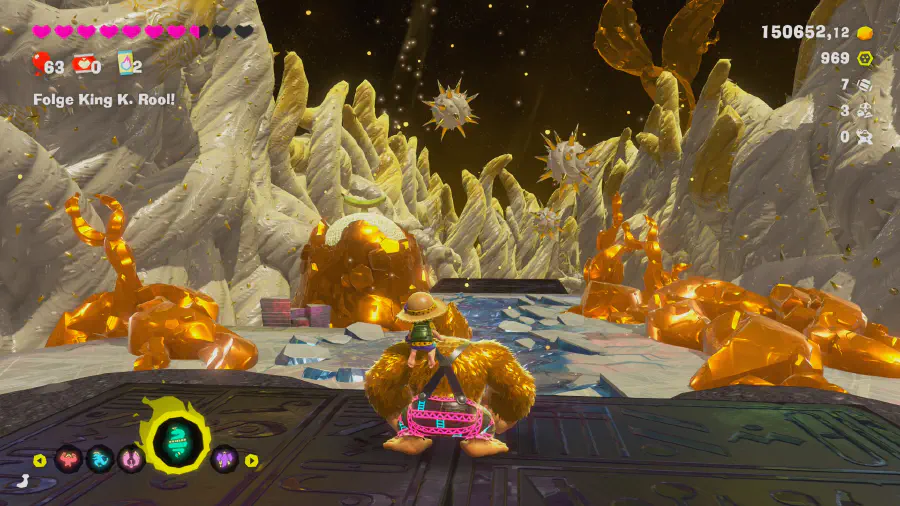
Task: Click the red balloon icon
Action: [41, 65]
